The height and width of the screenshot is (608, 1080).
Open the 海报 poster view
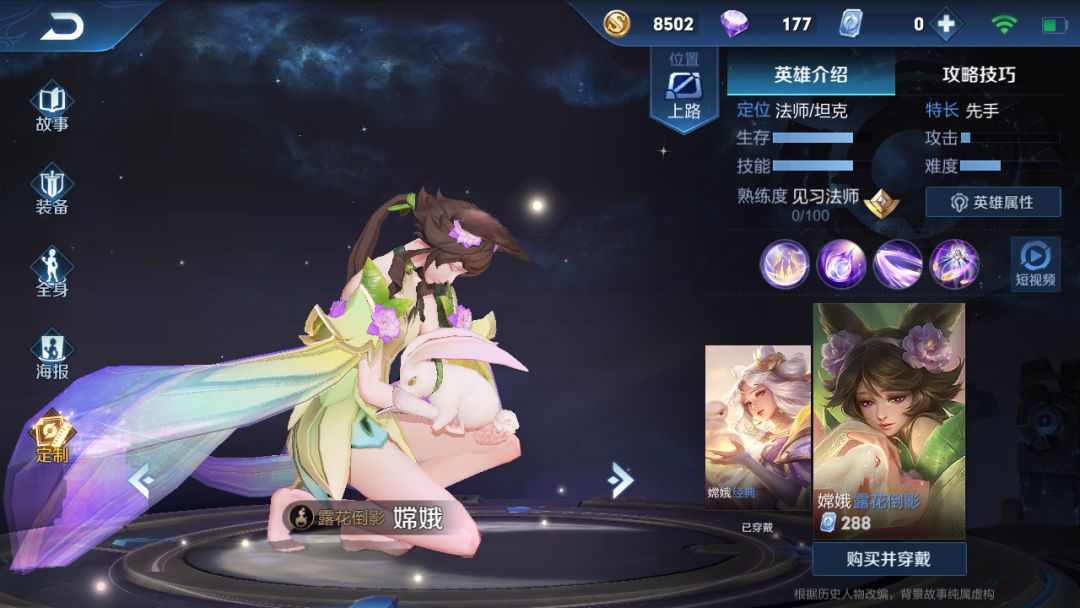(52, 356)
